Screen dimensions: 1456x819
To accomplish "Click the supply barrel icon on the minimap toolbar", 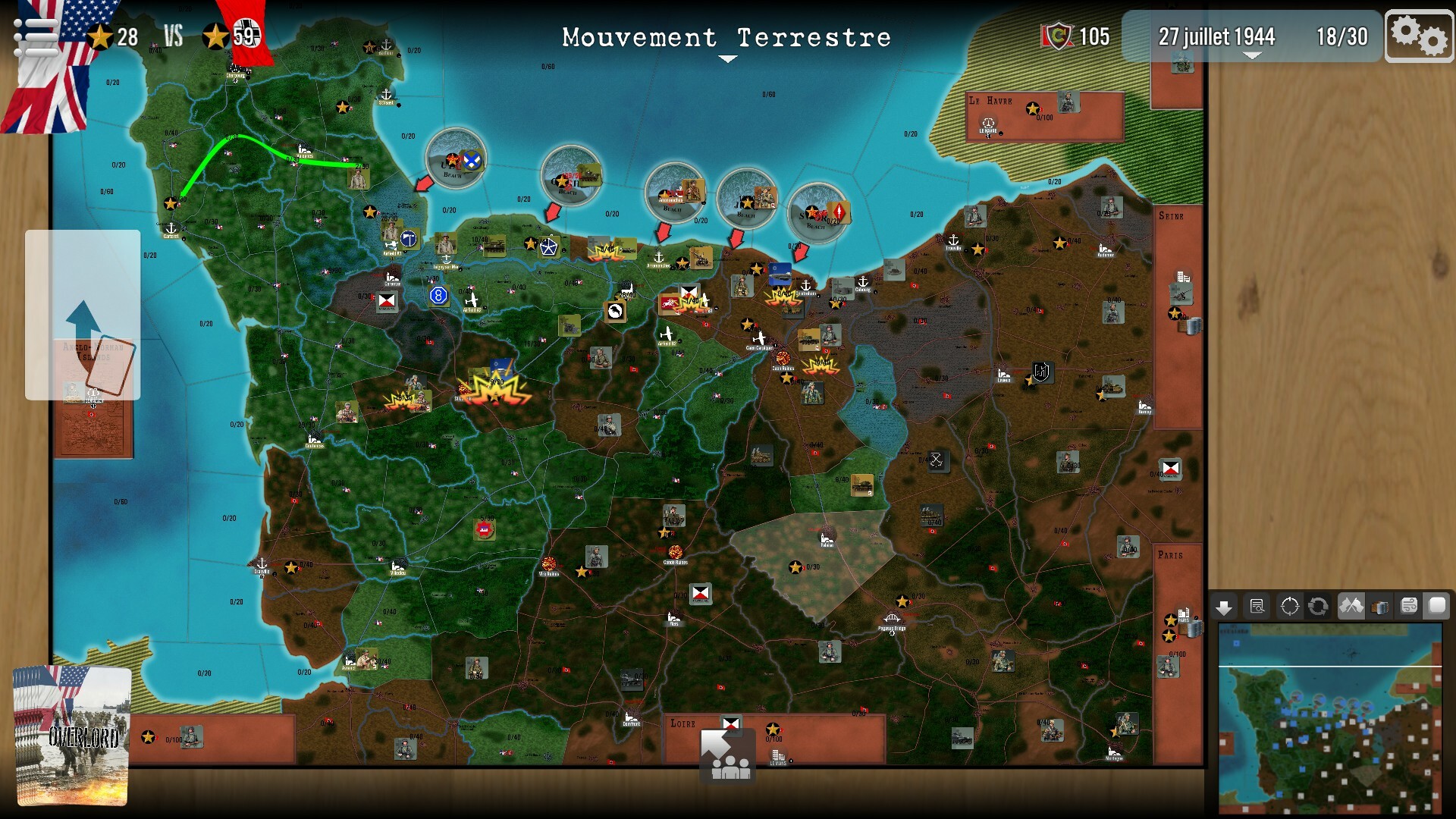I will 1379,606.
